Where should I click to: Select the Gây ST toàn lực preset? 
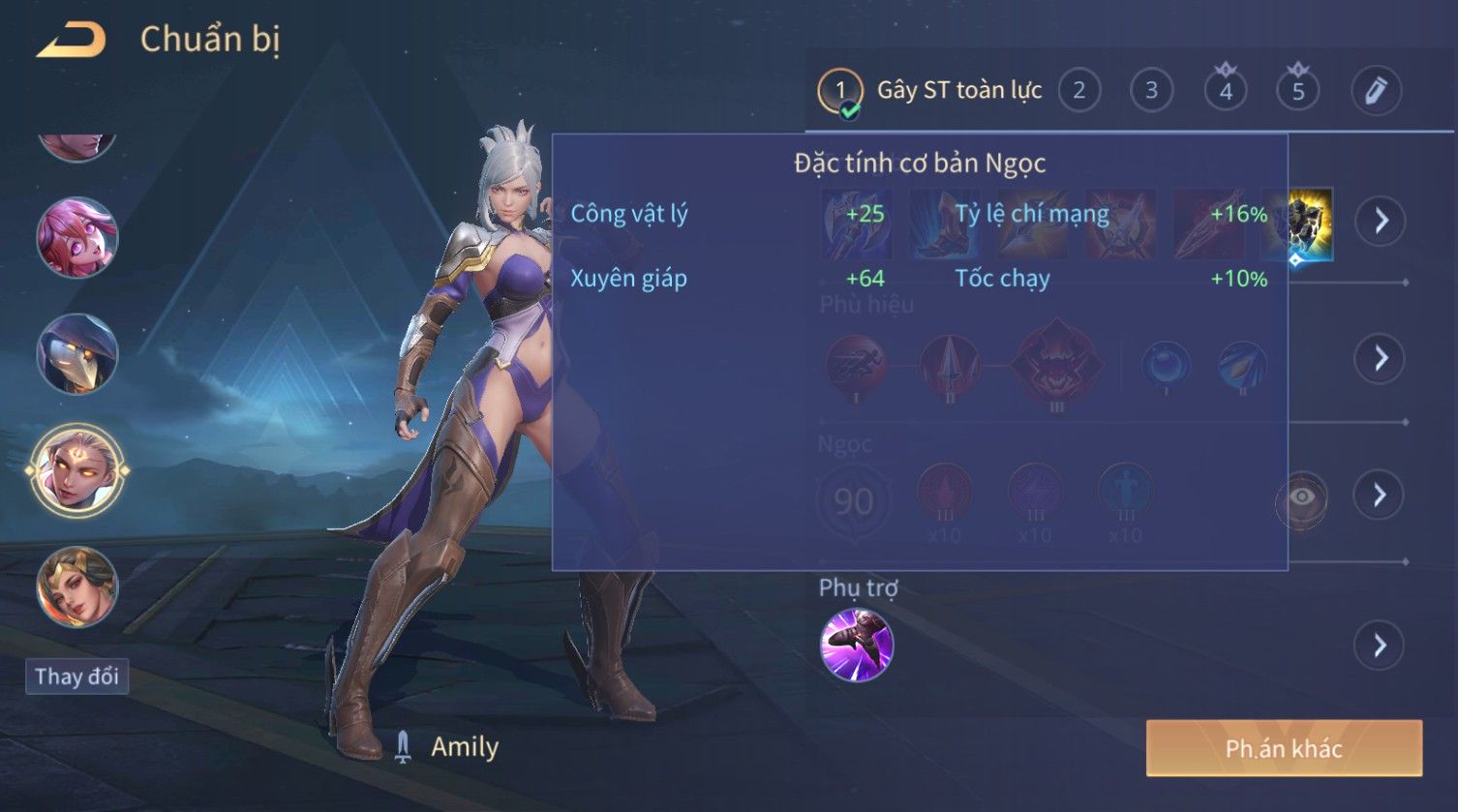click(x=929, y=91)
